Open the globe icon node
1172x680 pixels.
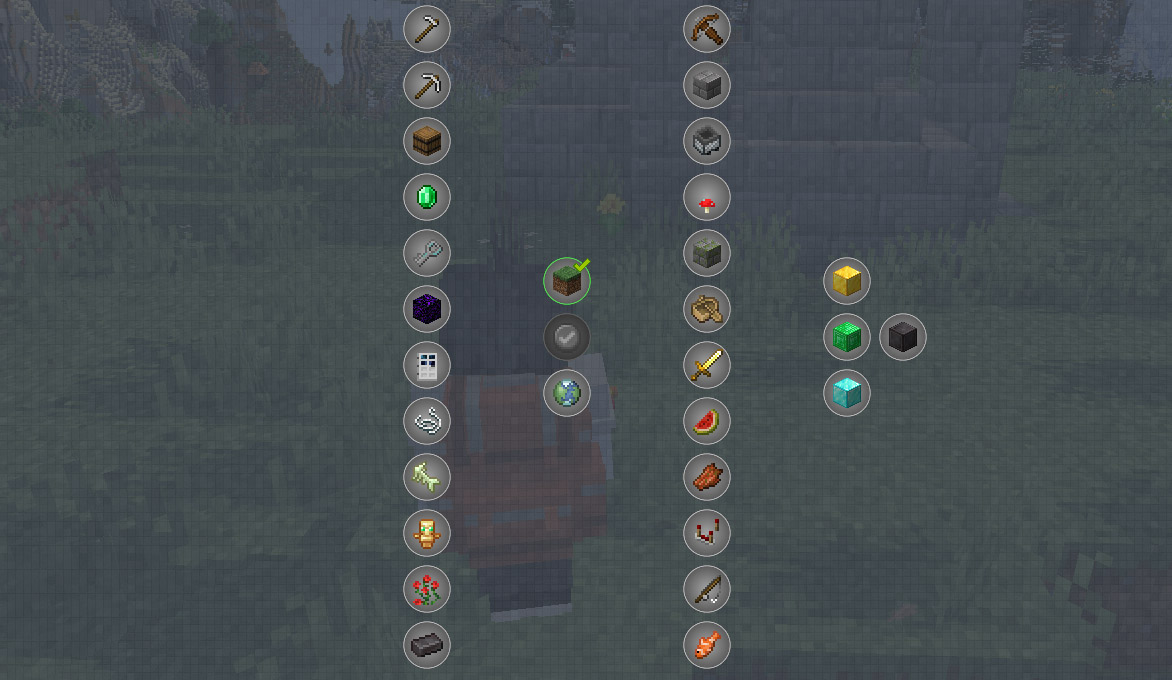click(x=567, y=393)
